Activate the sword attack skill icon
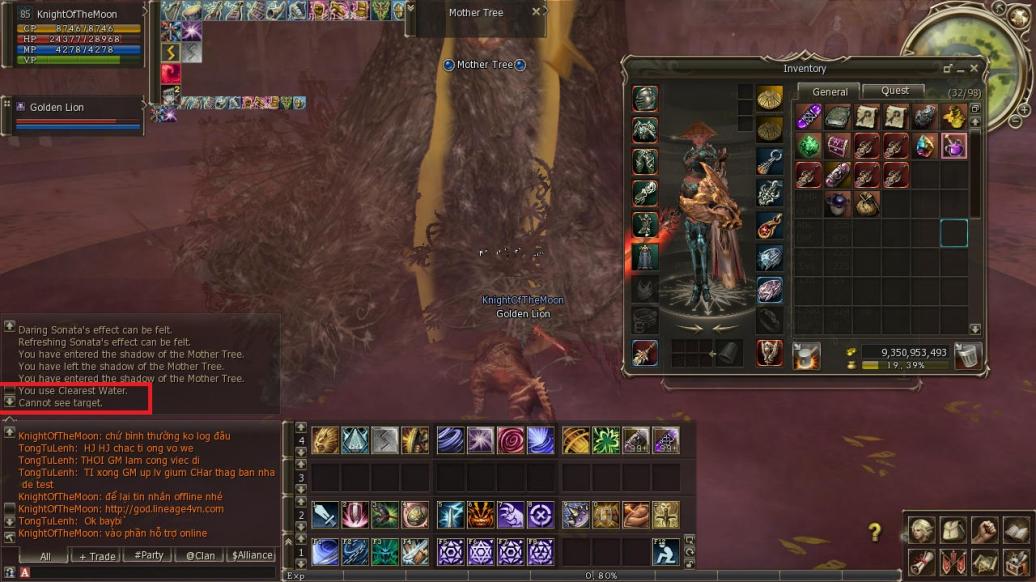The image size is (1036, 582). coord(325,515)
